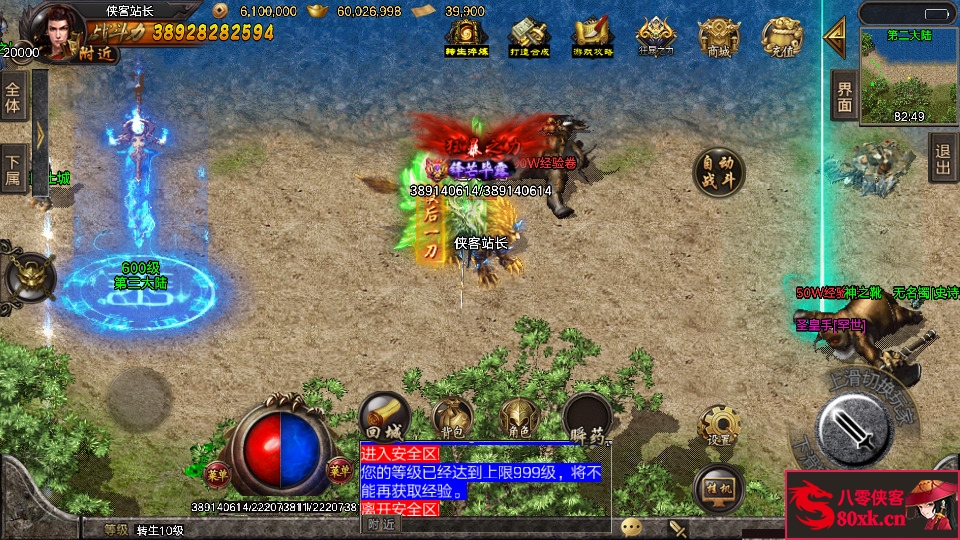Tap the sword attack button

point(853,427)
